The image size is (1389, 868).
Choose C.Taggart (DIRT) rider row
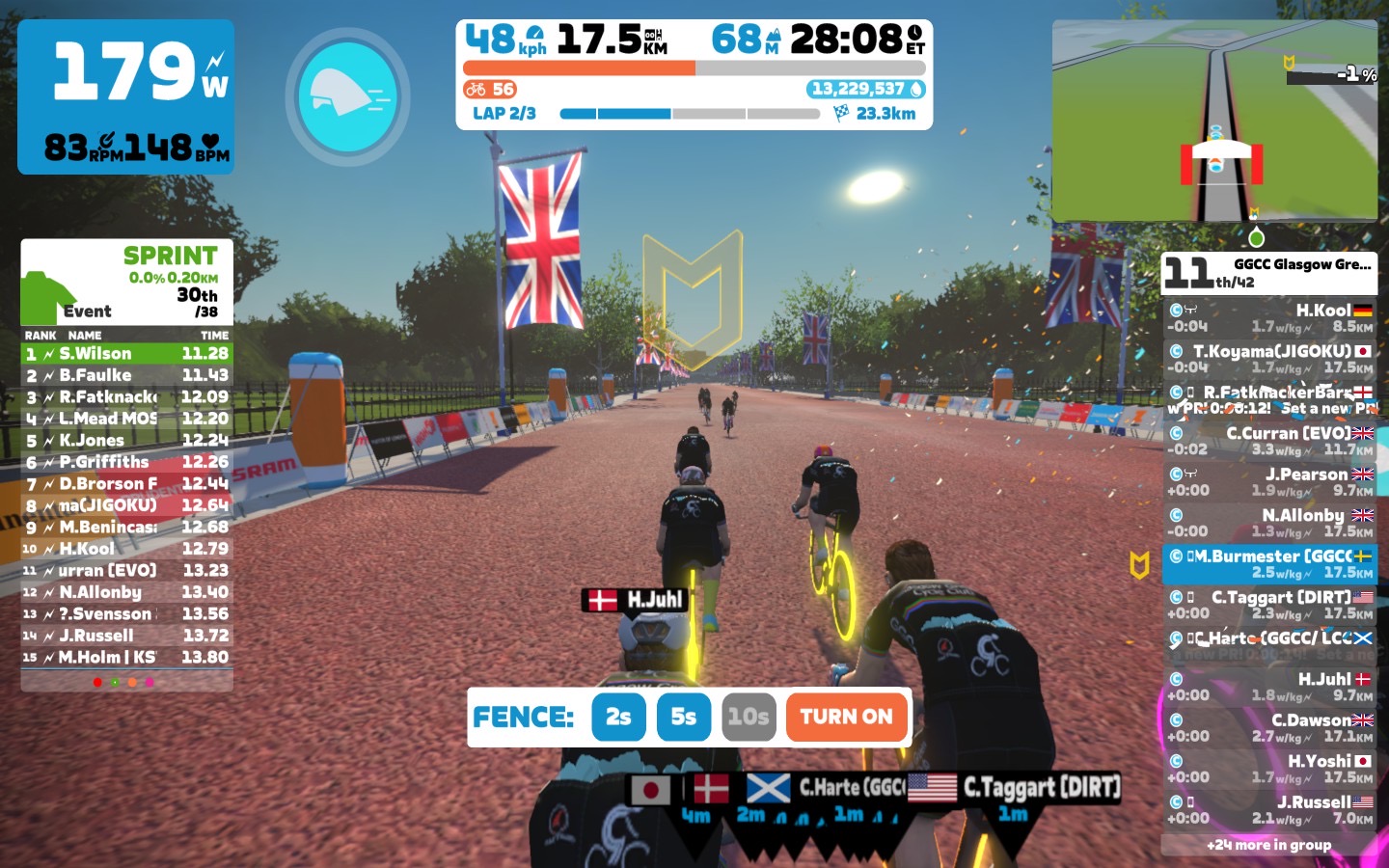pyautogui.click(x=1268, y=605)
